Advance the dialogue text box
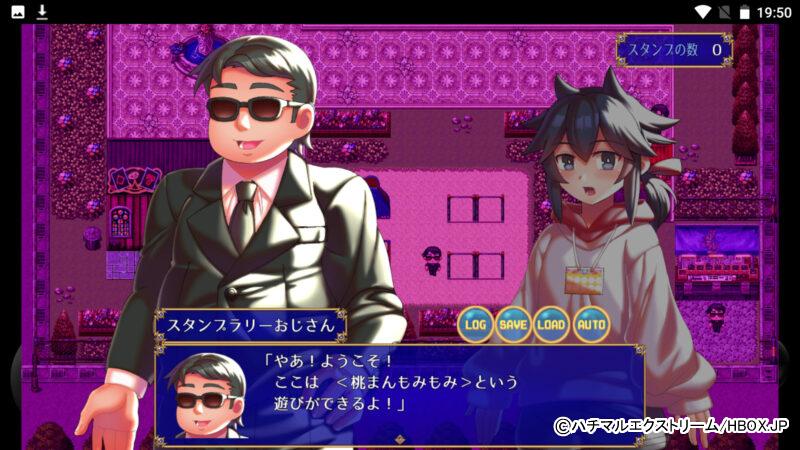 [400, 392]
